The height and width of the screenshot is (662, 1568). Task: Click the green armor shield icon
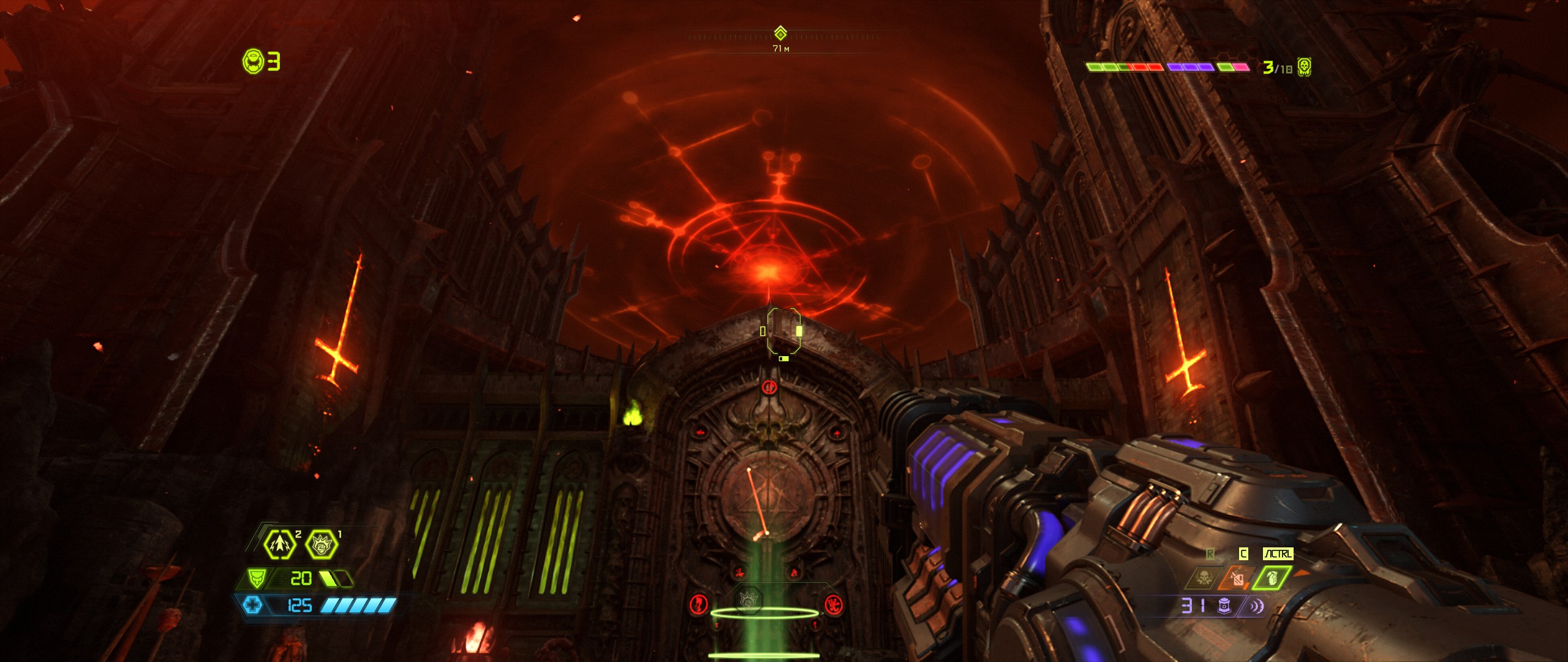pos(256,578)
